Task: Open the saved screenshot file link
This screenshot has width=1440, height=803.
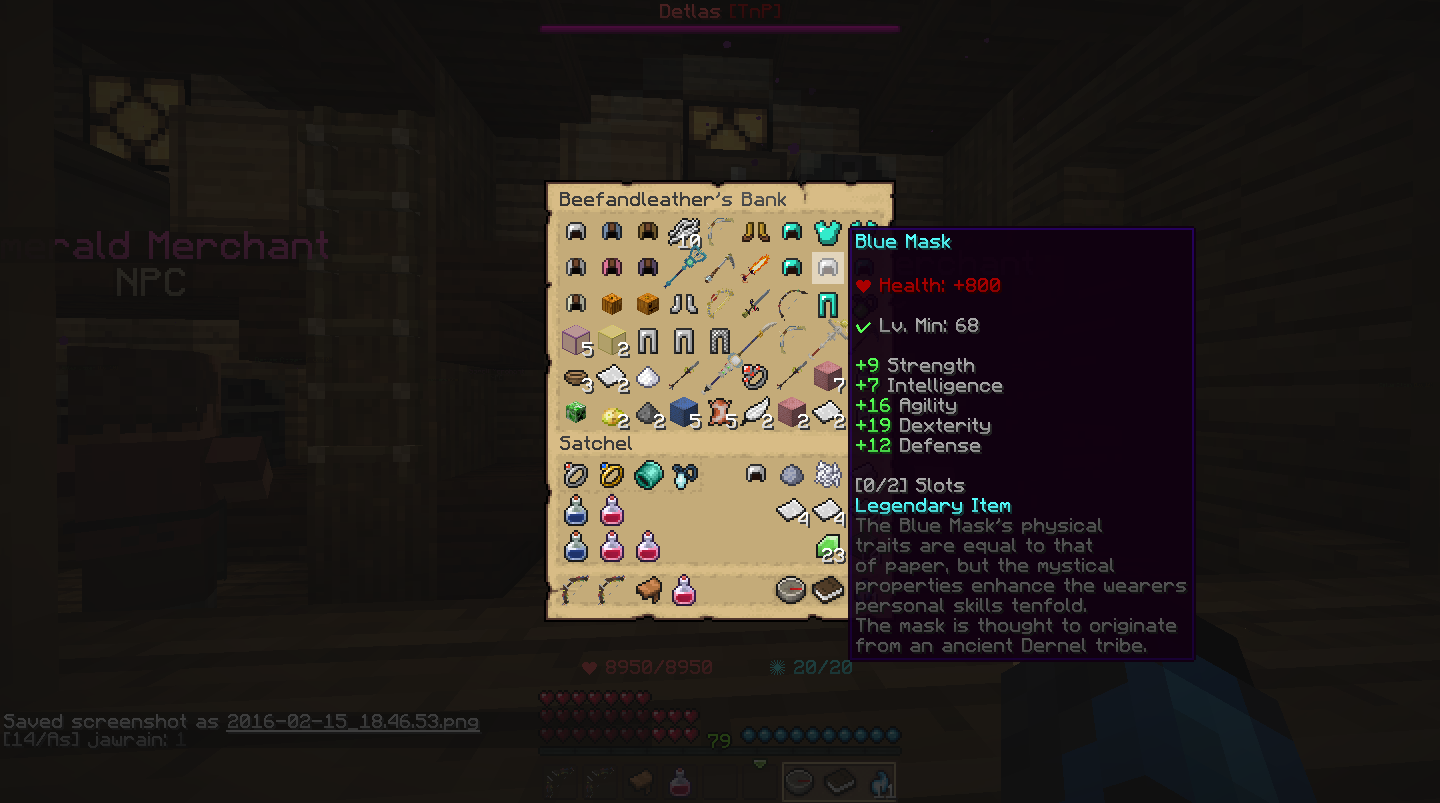Action: [x=352, y=721]
